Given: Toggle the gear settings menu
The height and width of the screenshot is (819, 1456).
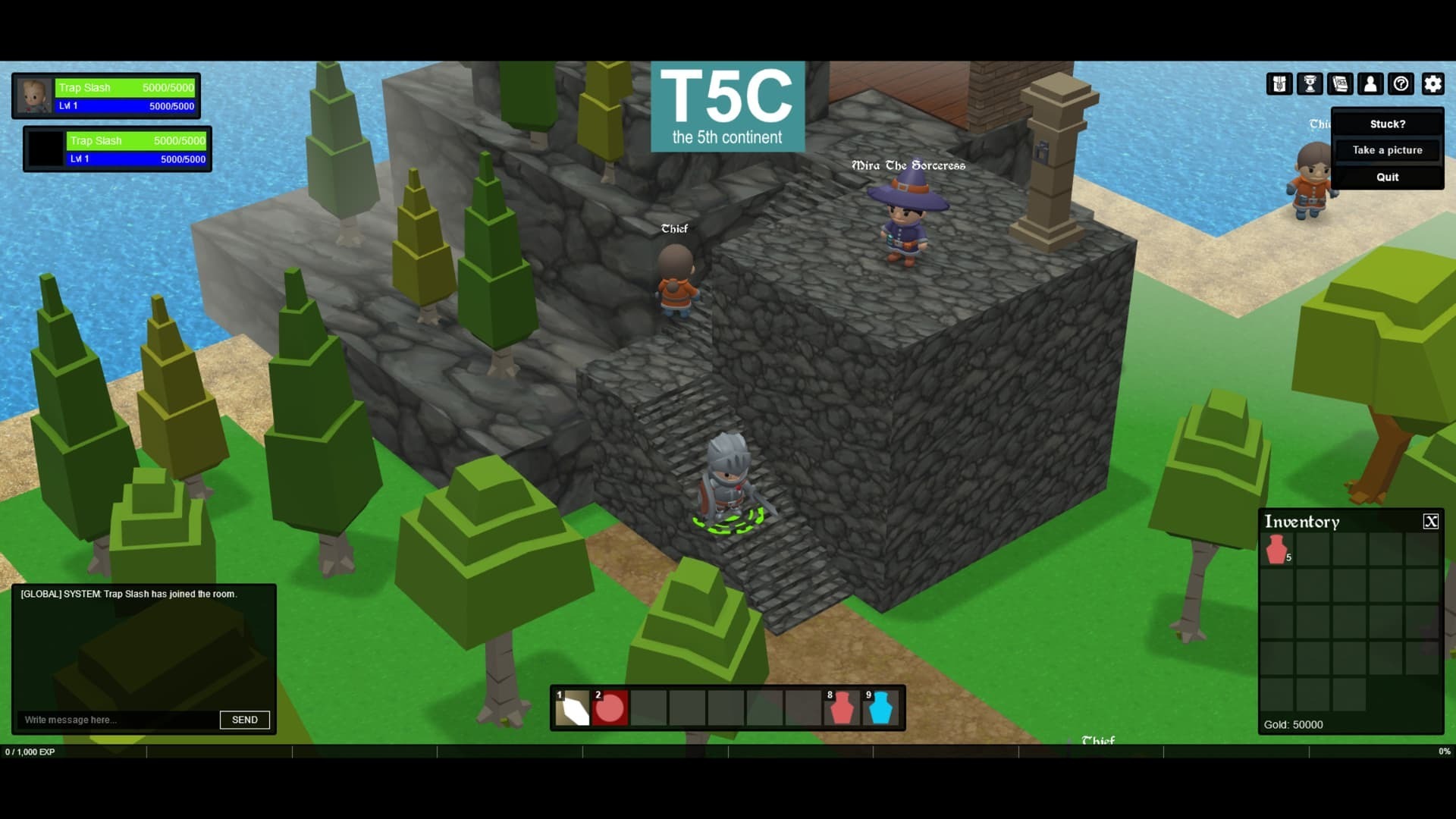Looking at the screenshot, I should (x=1432, y=84).
